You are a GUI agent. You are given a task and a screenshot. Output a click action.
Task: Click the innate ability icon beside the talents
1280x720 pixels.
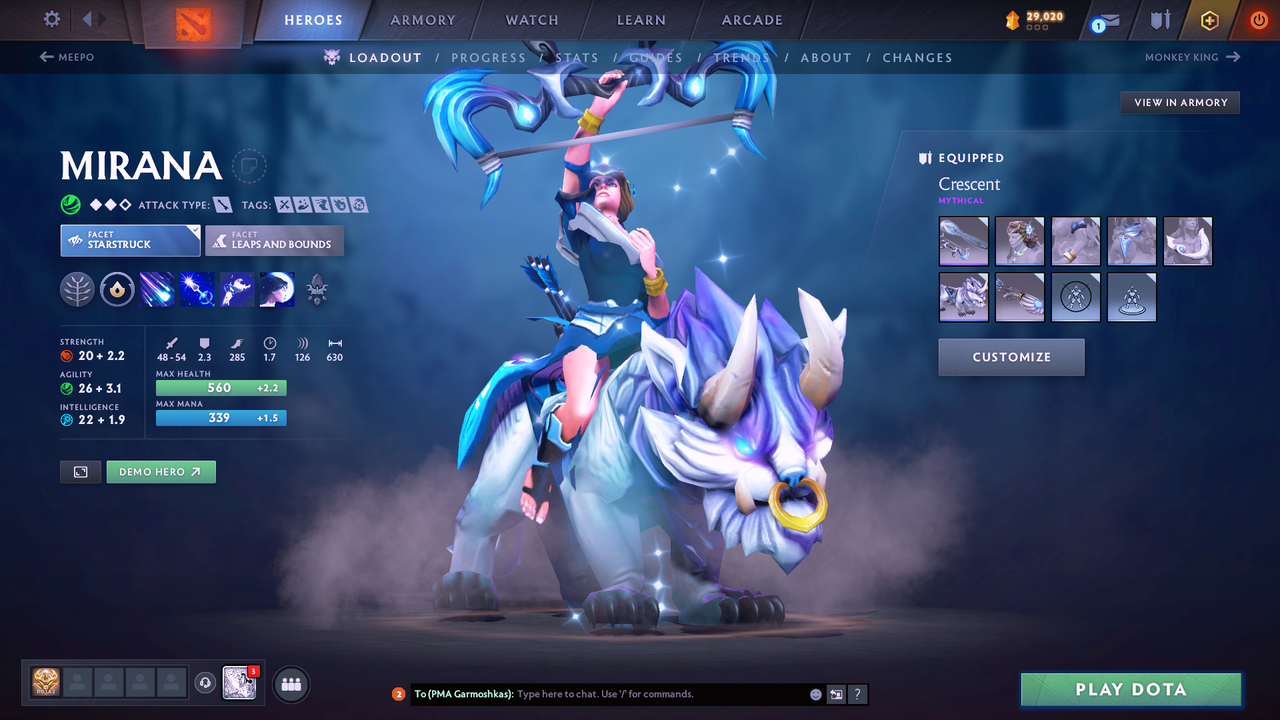117,289
